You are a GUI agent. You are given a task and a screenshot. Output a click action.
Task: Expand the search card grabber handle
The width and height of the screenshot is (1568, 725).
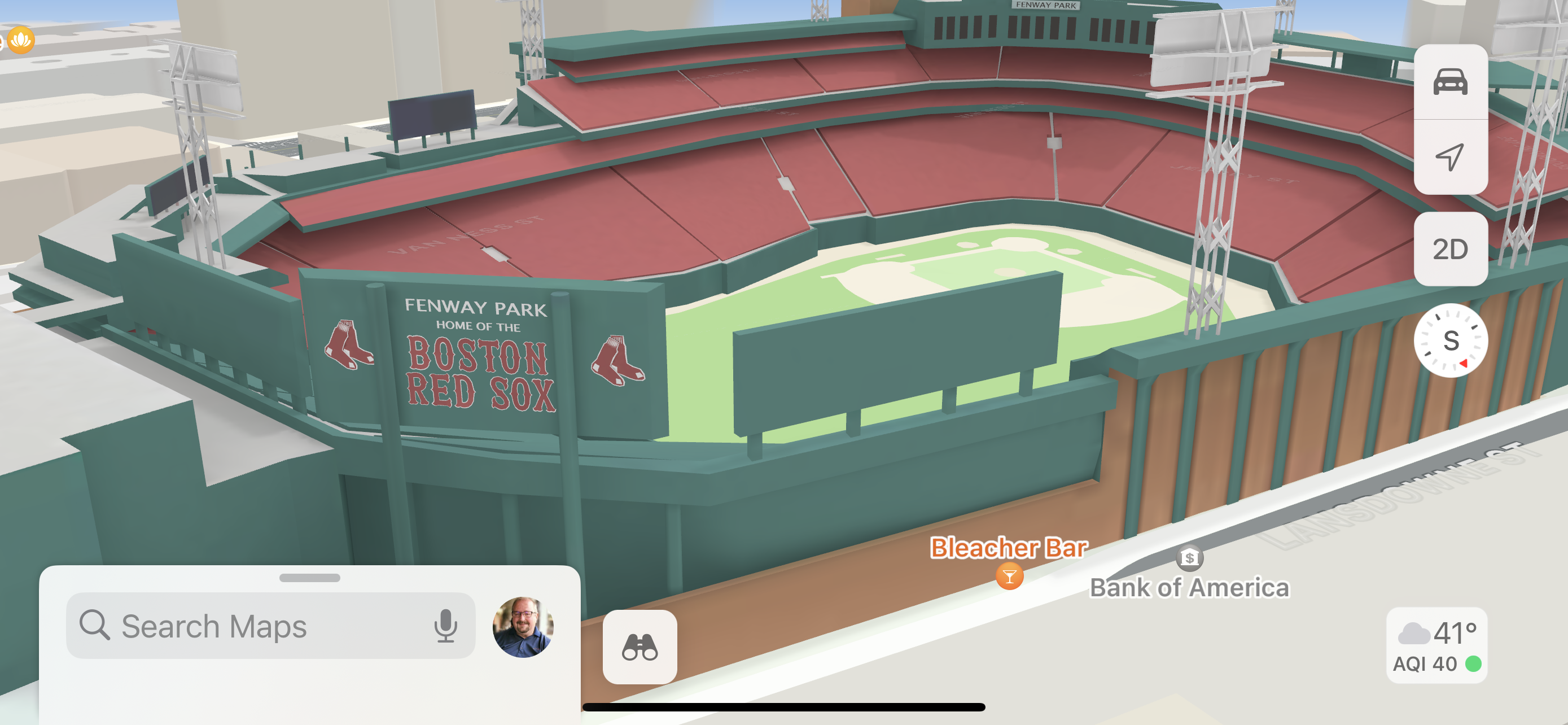click(309, 578)
